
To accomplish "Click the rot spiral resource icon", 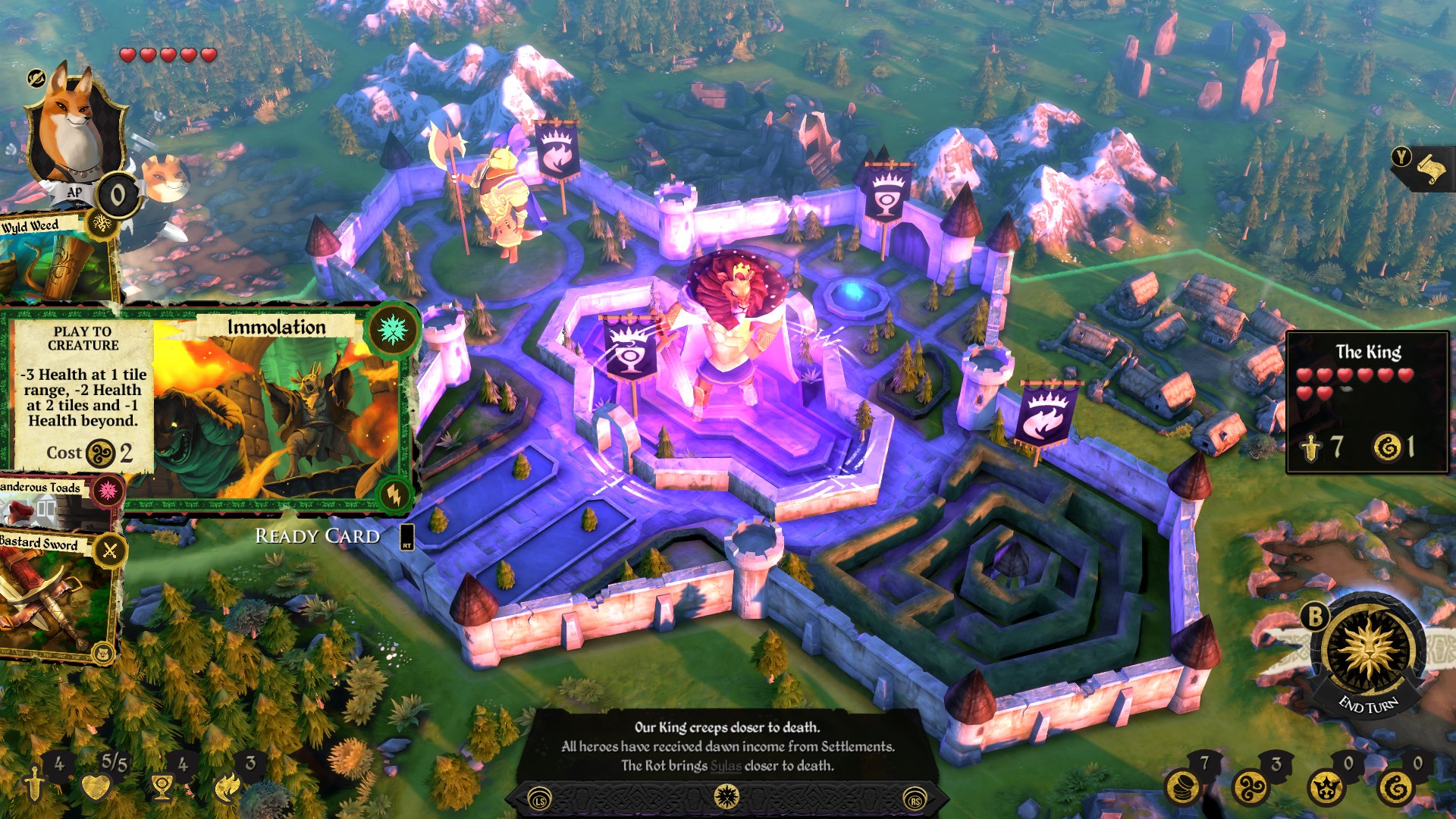I will [x=1395, y=787].
